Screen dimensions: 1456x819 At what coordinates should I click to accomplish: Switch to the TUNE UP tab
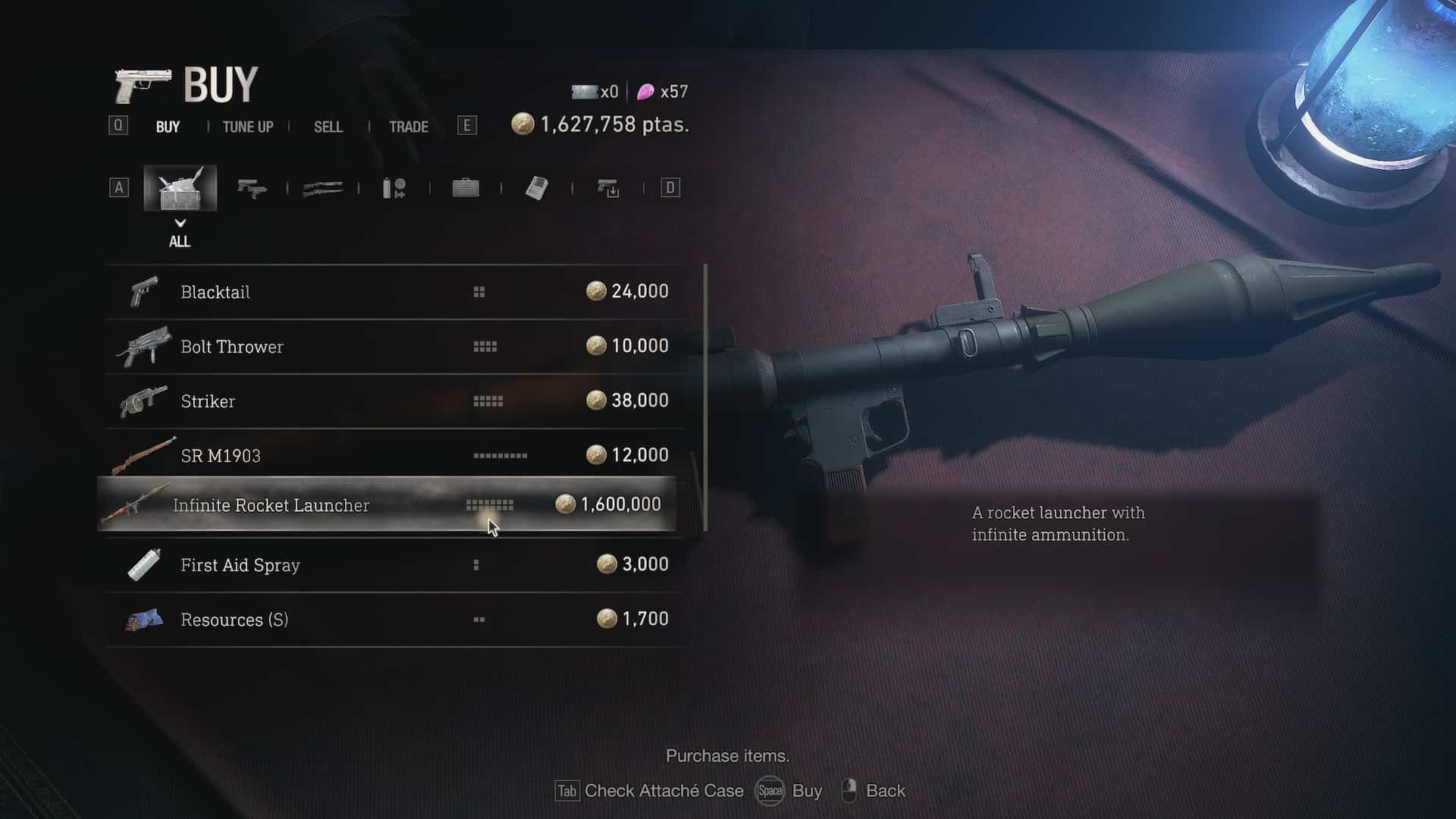(247, 127)
